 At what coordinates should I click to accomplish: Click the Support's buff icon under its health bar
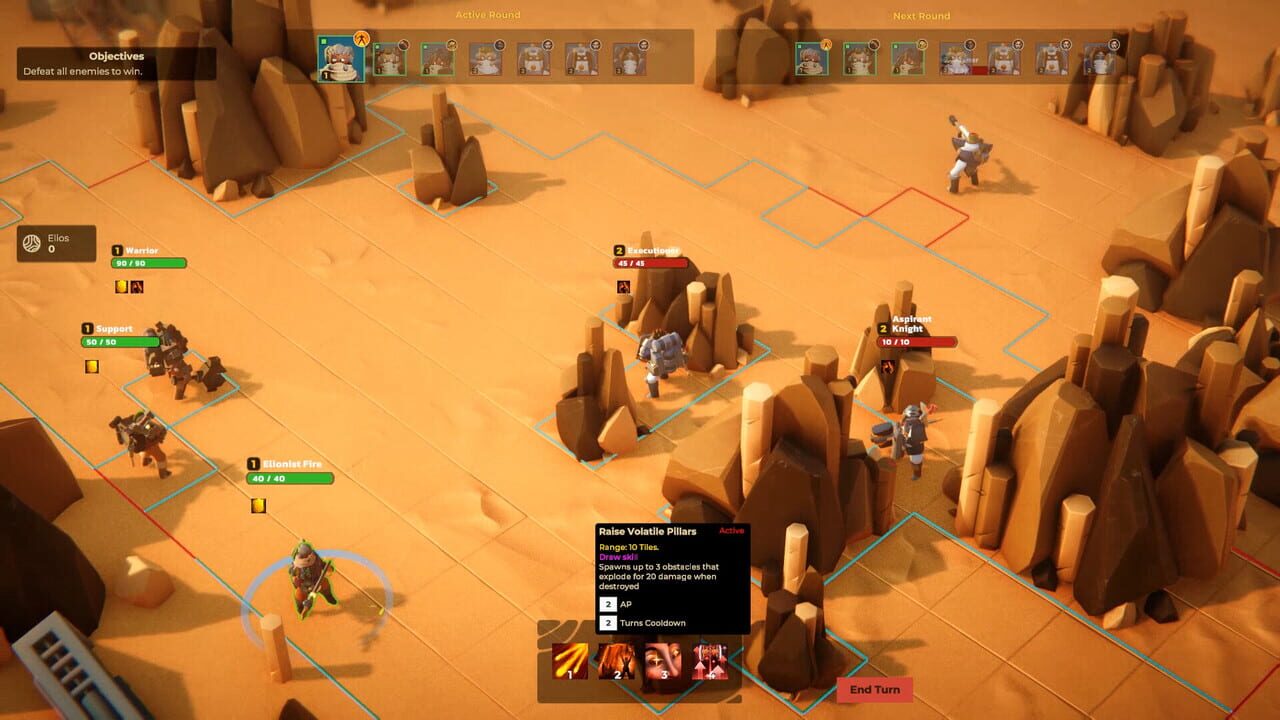(91, 365)
